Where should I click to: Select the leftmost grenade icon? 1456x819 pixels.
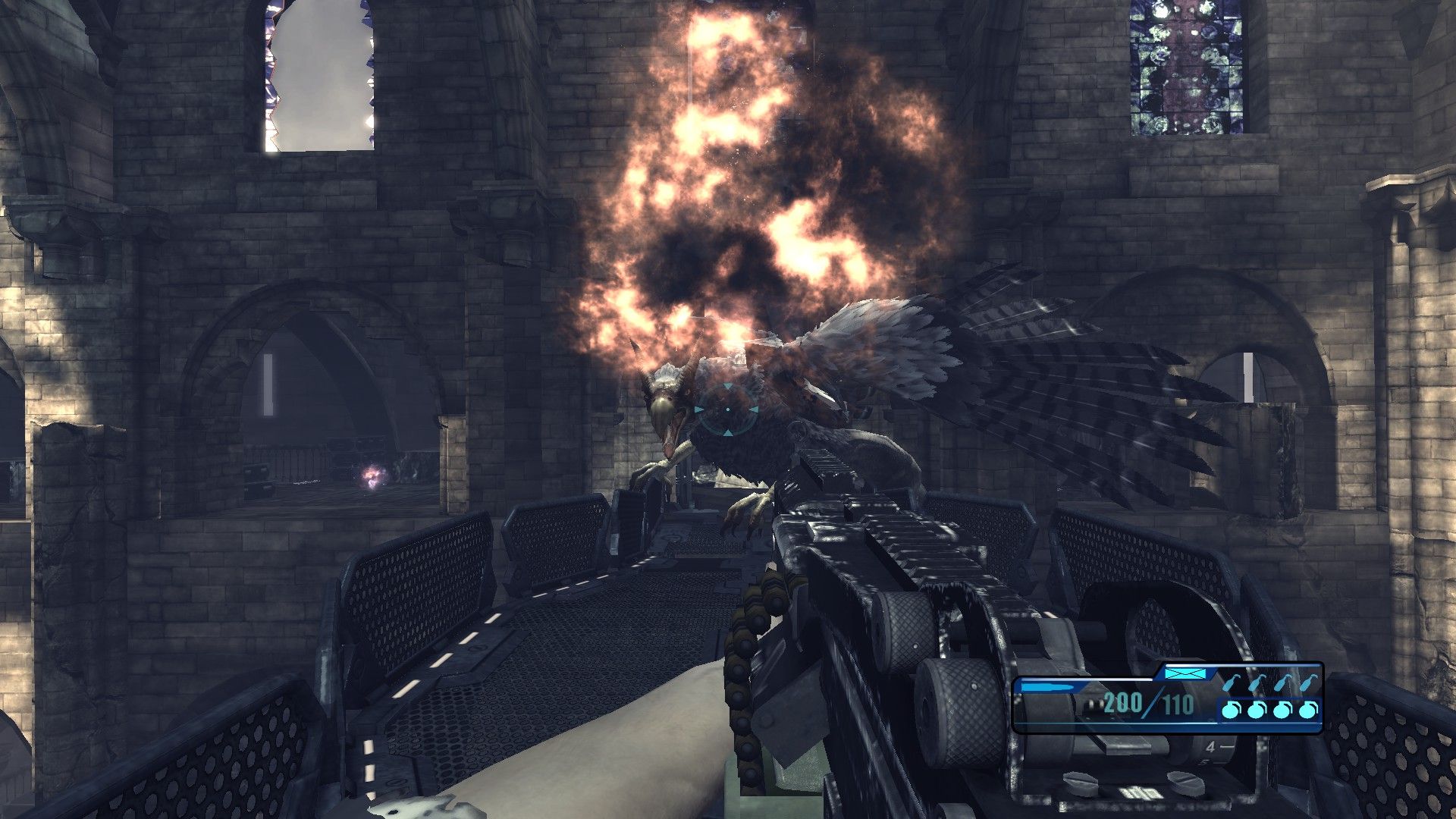point(1229,709)
